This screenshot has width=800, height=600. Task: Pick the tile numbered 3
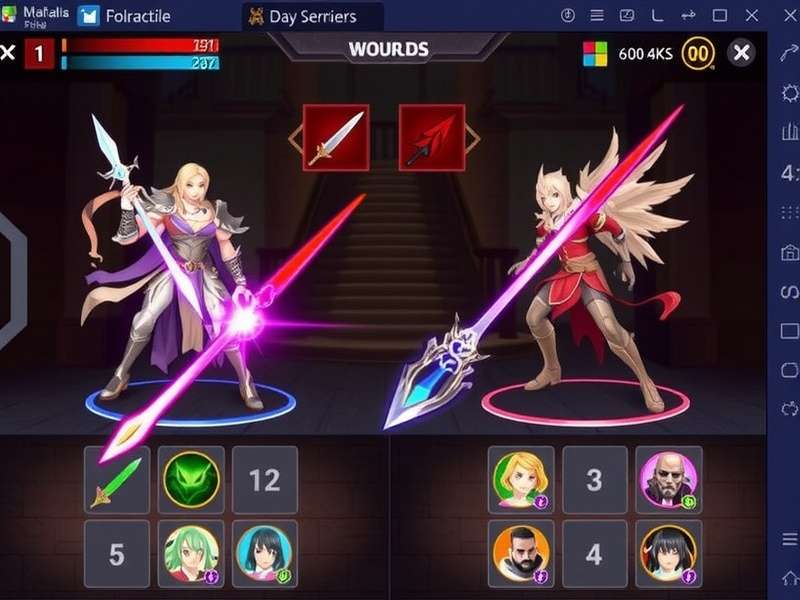(594, 480)
